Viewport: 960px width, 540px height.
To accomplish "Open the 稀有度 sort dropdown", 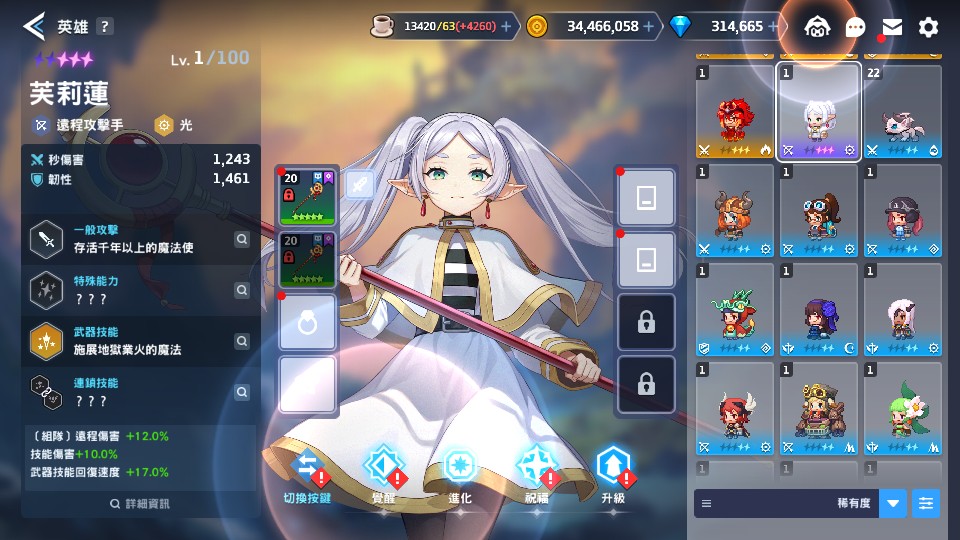I will [893, 504].
